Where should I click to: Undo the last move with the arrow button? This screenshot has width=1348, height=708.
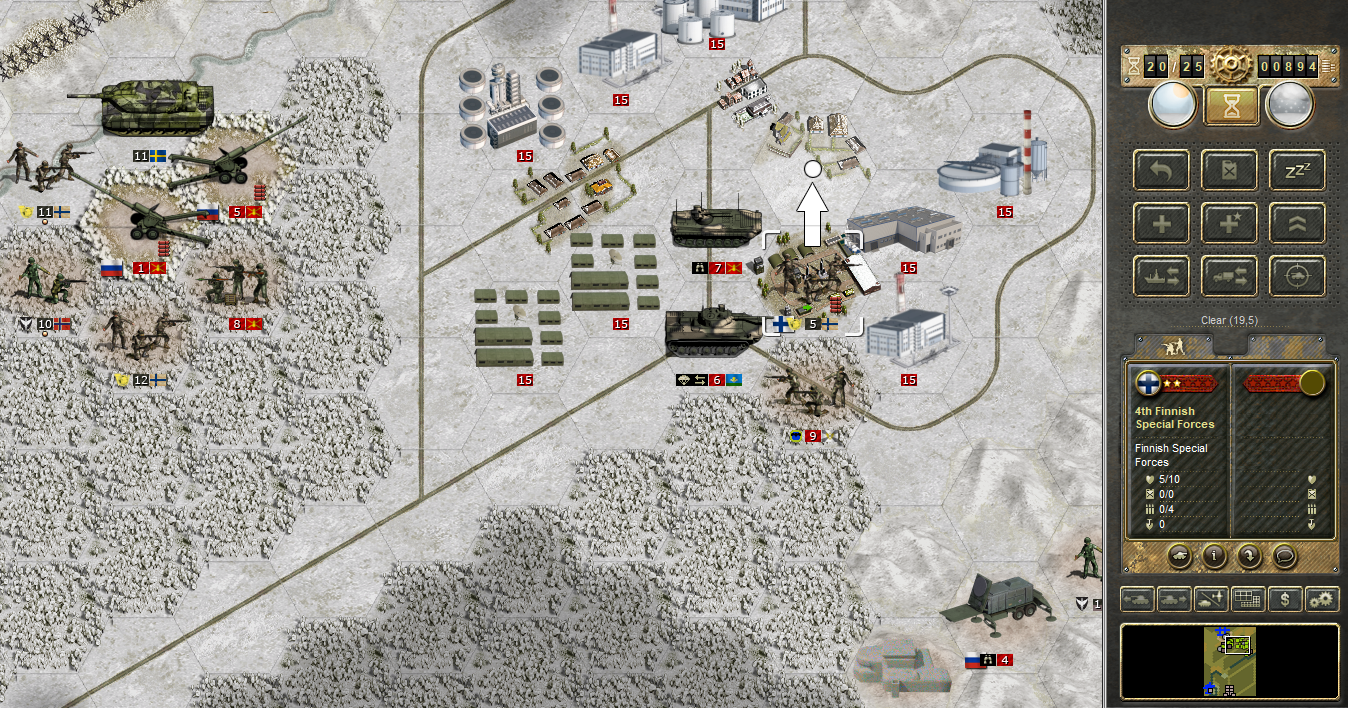pos(1162,170)
